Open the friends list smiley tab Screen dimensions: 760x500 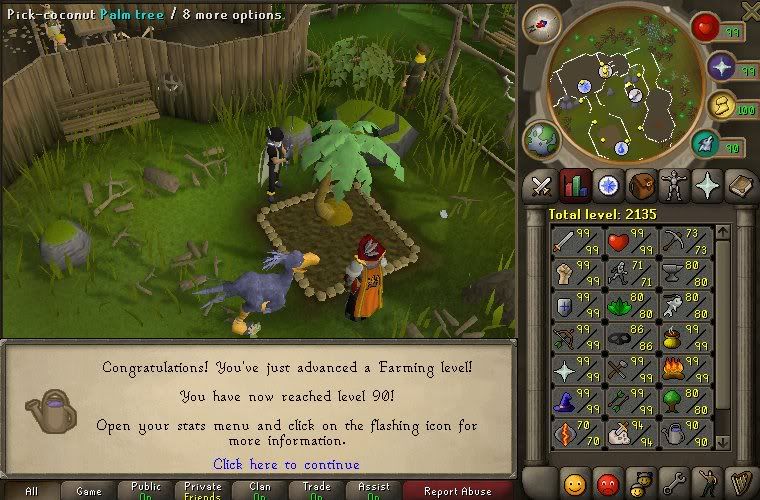point(574,482)
